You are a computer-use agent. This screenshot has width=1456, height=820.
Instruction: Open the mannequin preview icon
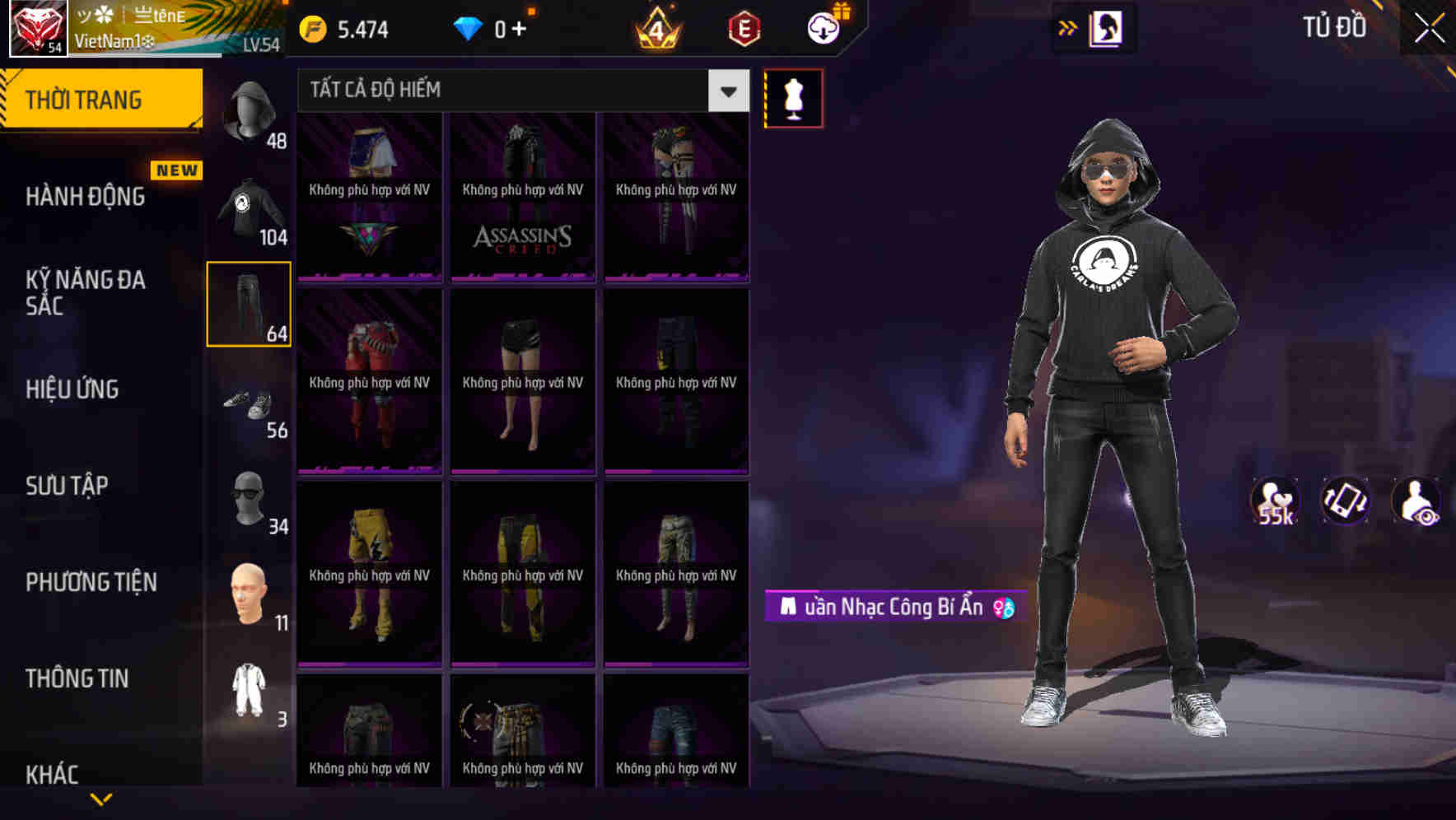tap(793, 97)
